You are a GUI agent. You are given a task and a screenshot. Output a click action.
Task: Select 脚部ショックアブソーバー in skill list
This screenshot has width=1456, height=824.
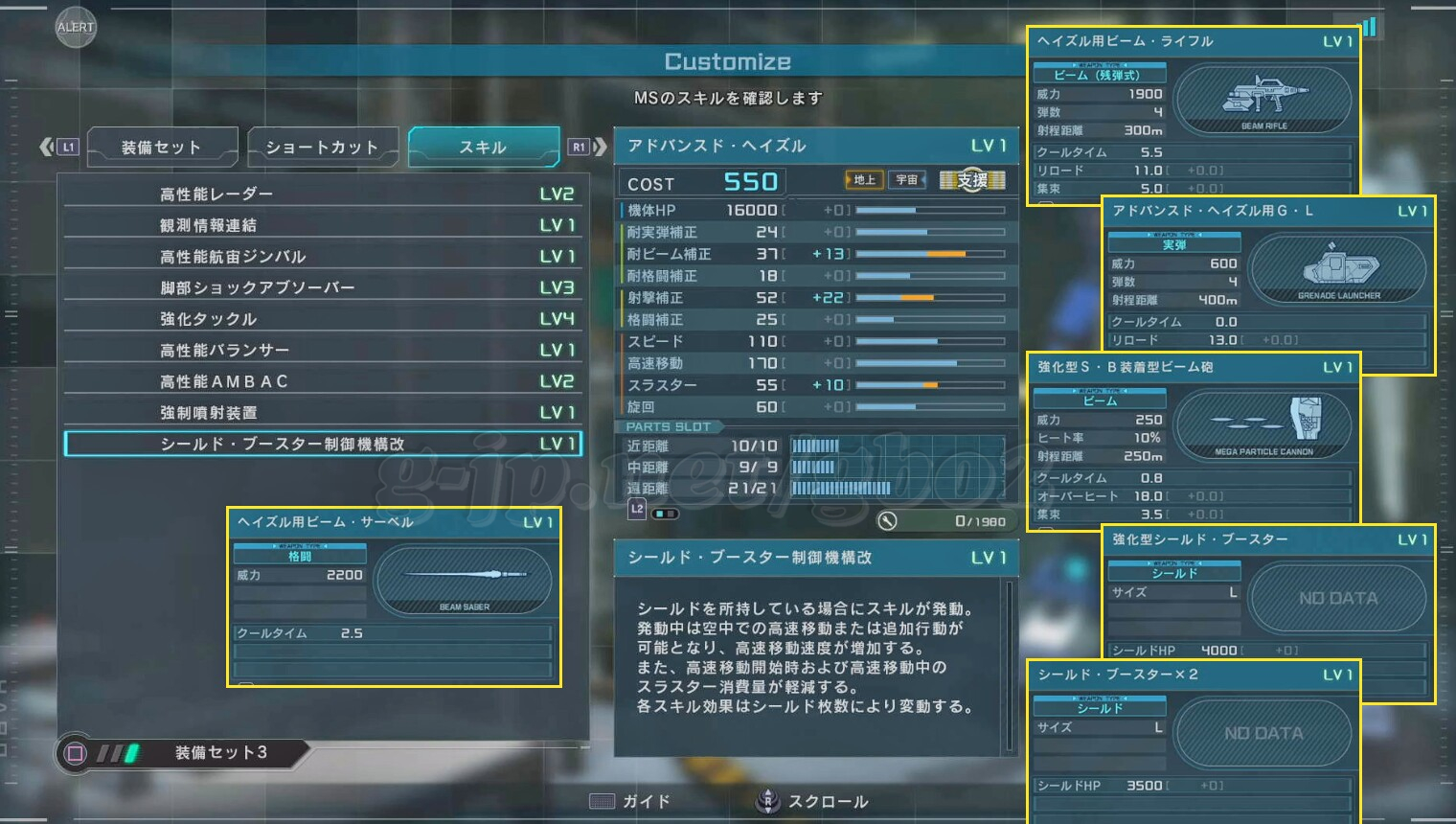323,287
